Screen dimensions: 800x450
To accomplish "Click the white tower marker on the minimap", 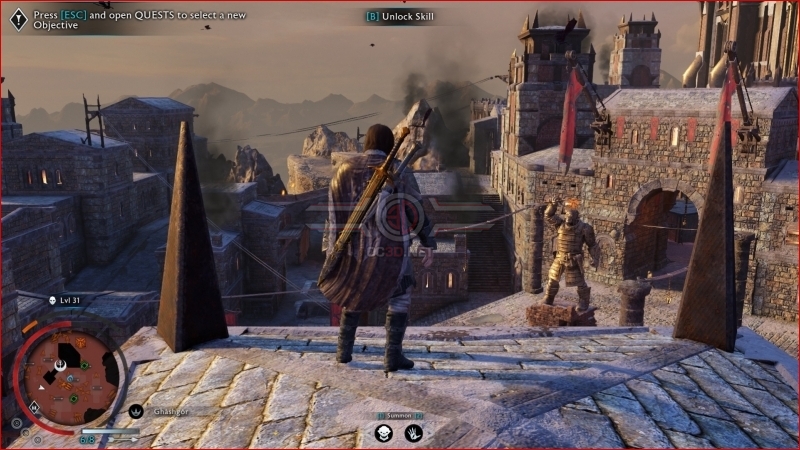I will [60, 366].
